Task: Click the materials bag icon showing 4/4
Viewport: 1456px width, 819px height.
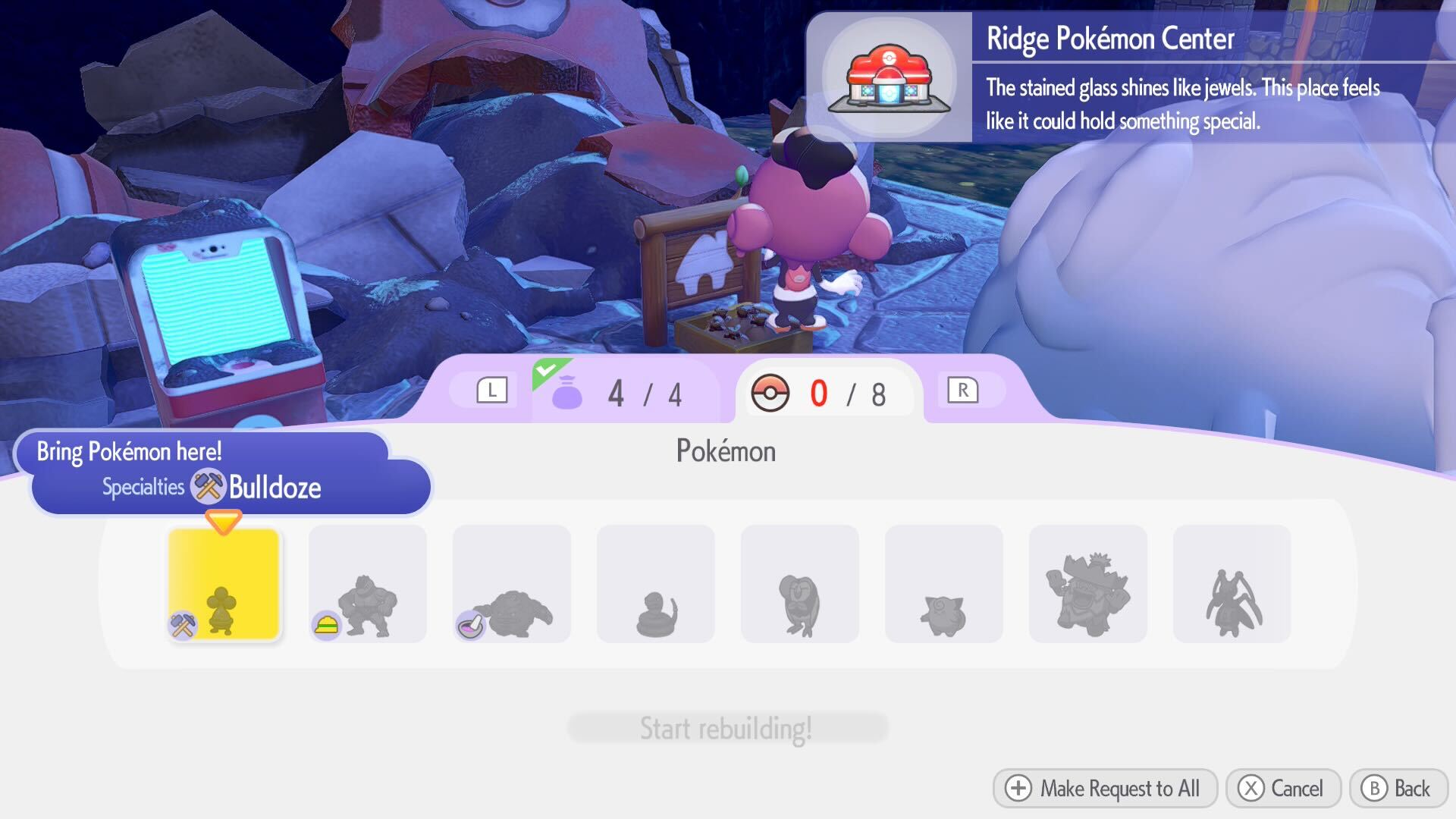Action: pyautogui.click(x=570, y=393)
